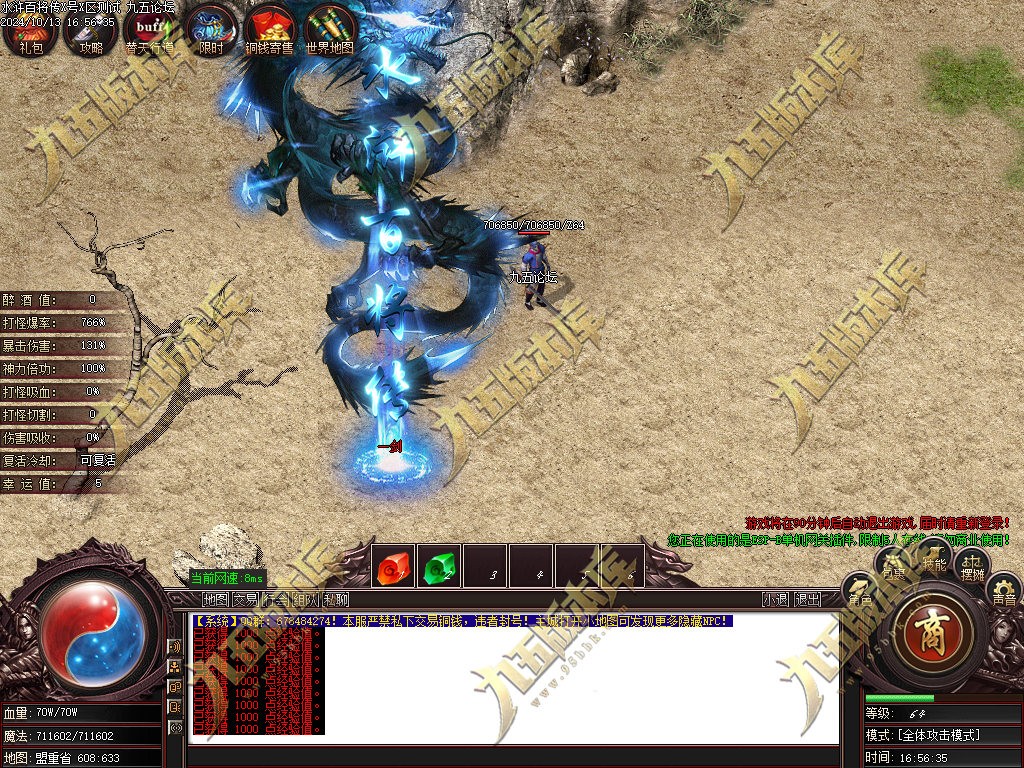Open the 铜钱寄售 coin consignment icon
Image resolution: width=1024 pixels, height=768 pixels.
270,32
